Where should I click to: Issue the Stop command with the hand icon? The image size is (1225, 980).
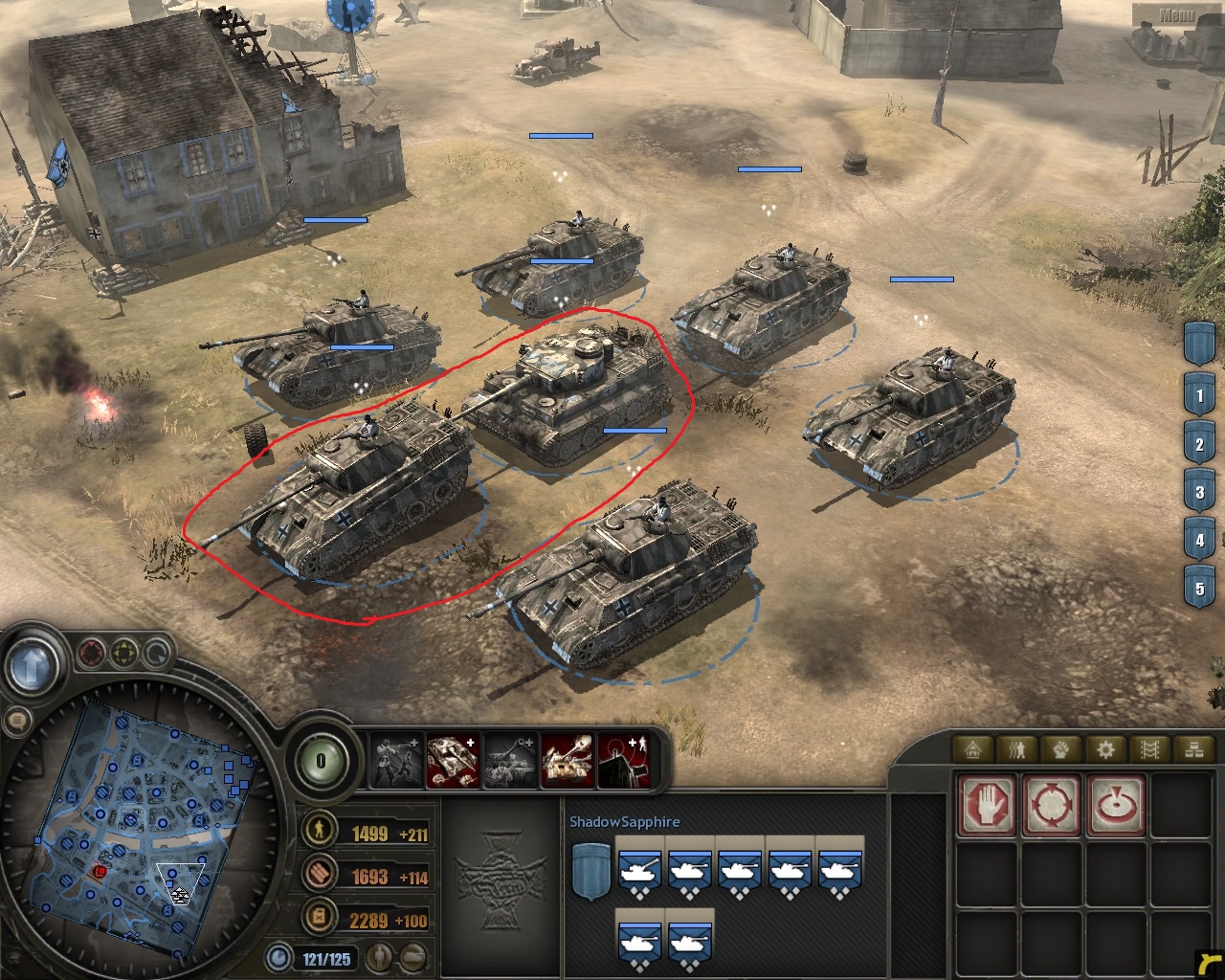[x=986, y=805]
